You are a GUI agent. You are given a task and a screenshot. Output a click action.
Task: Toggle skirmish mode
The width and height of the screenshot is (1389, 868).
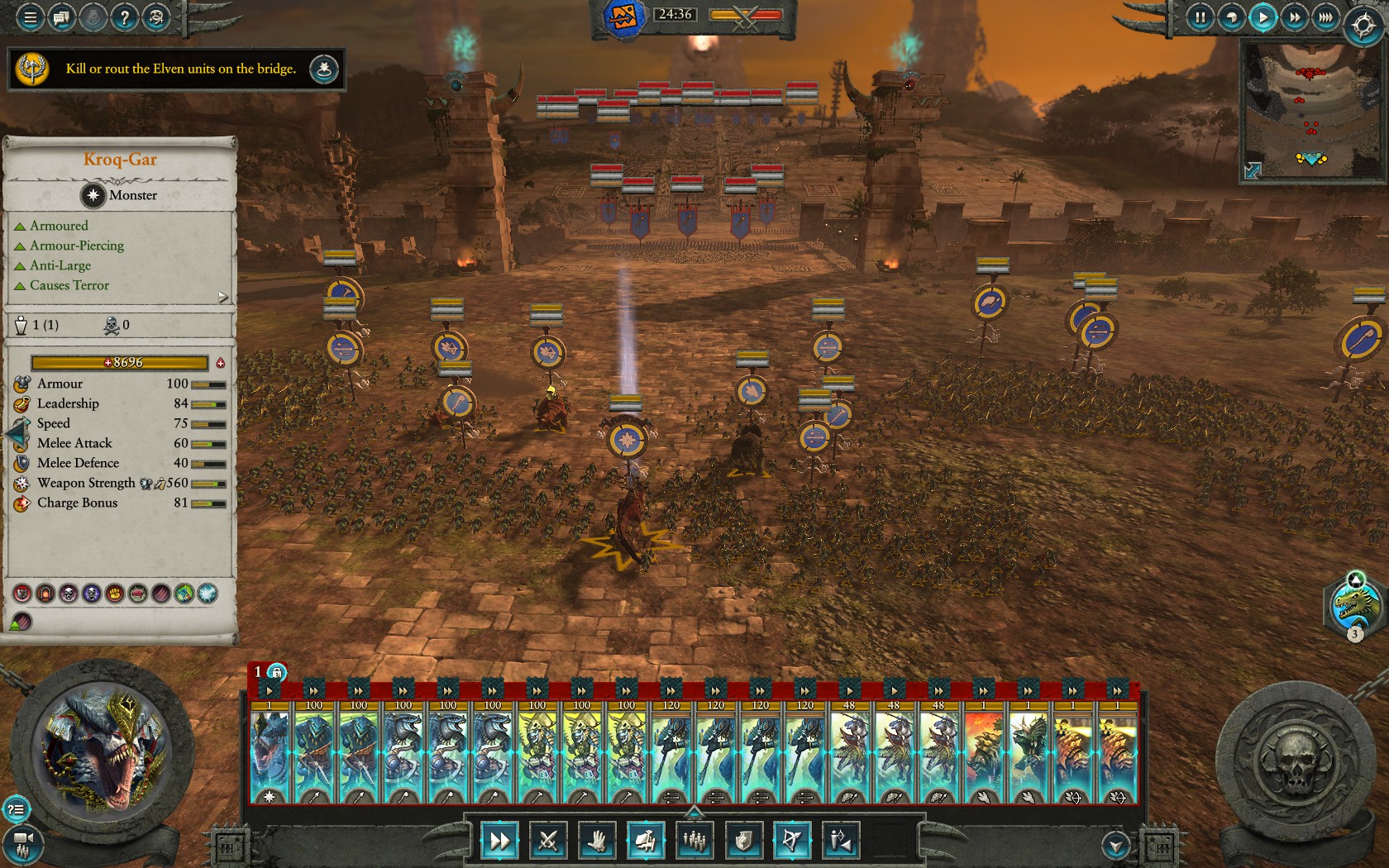[x=841, y=841]
